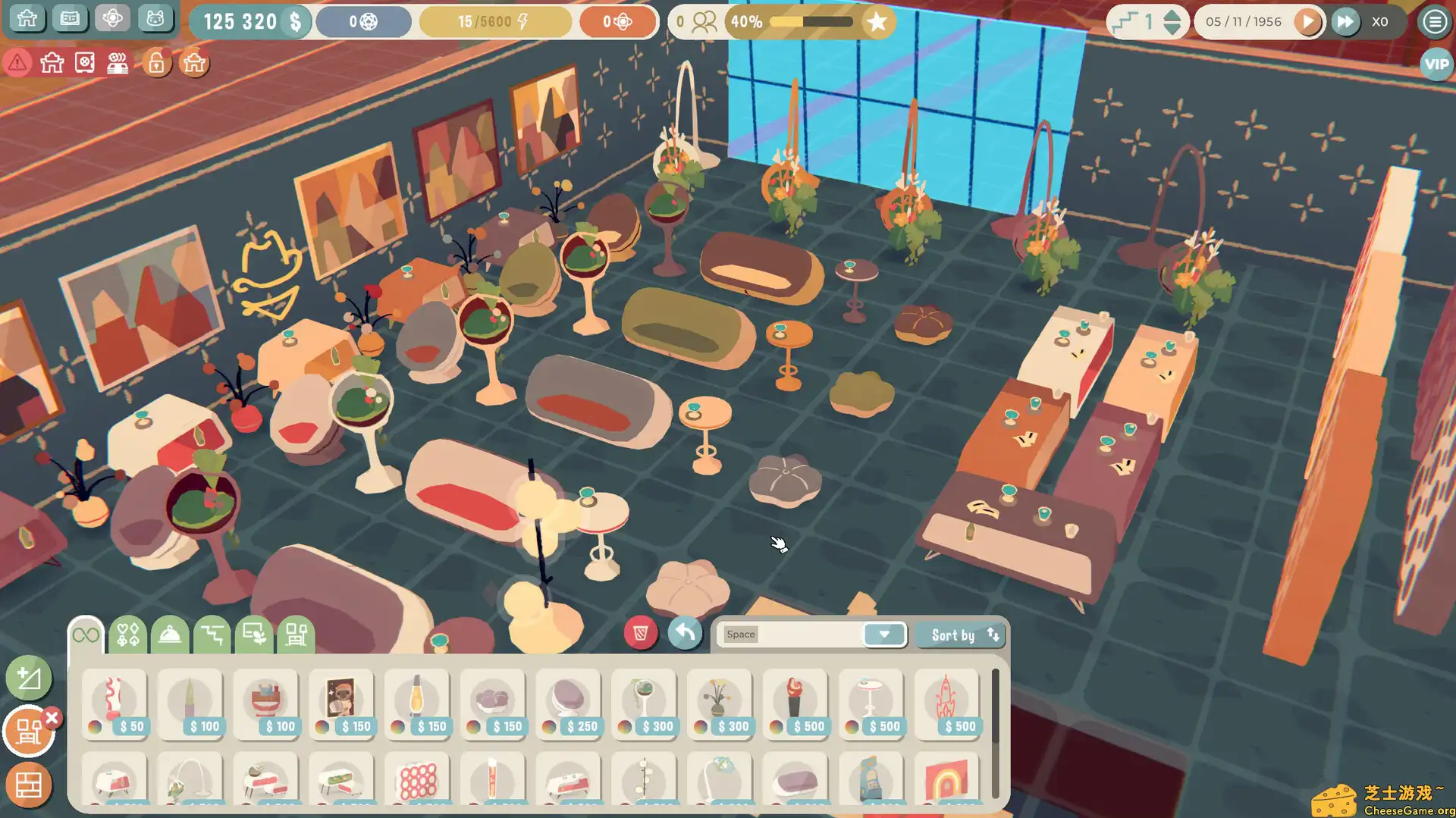Switch to the food service cloche tab
The width and height of the screenshot is (1456, 818).
[170, 635]
